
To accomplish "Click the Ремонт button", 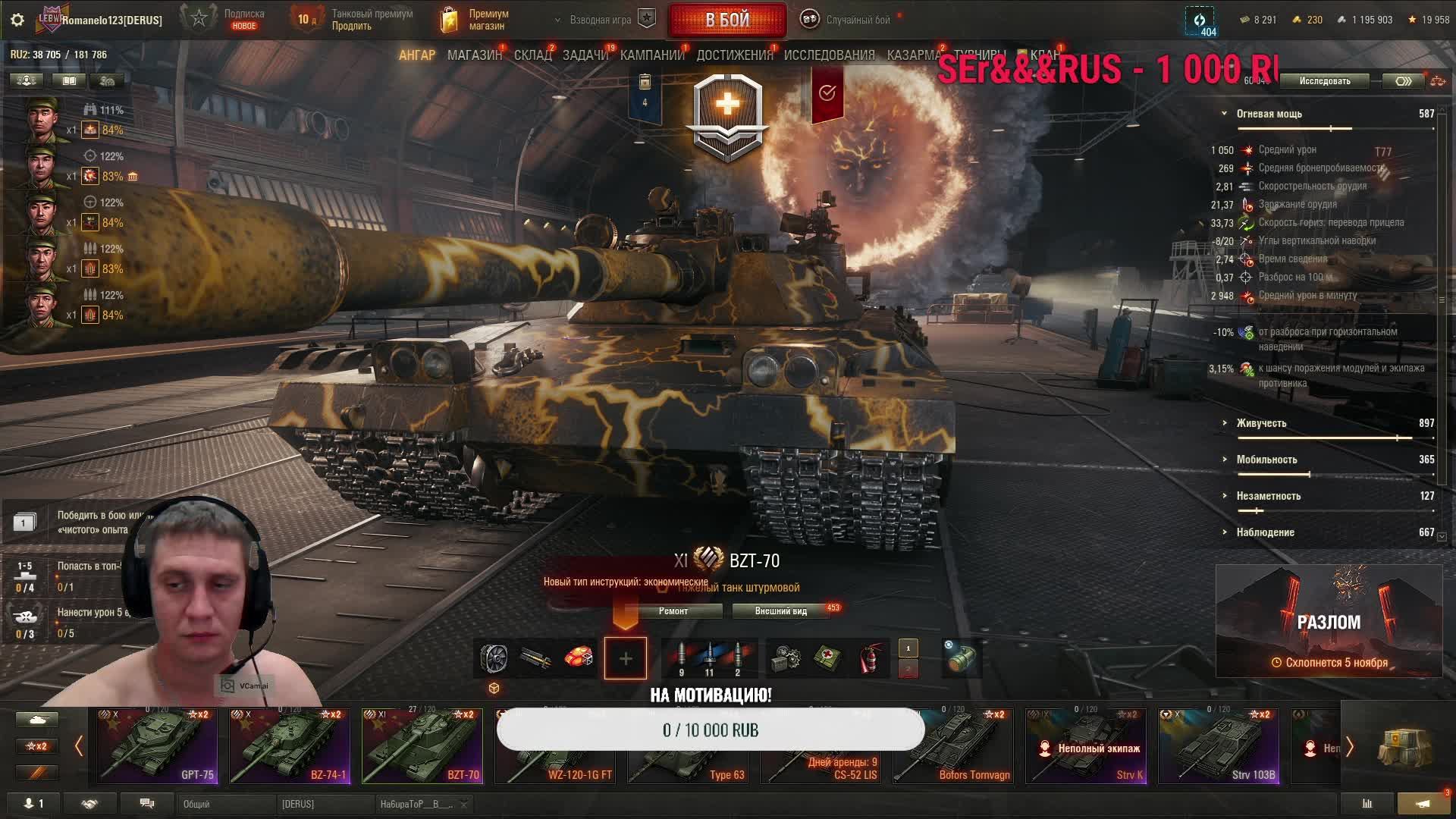I will coord(673,611).
